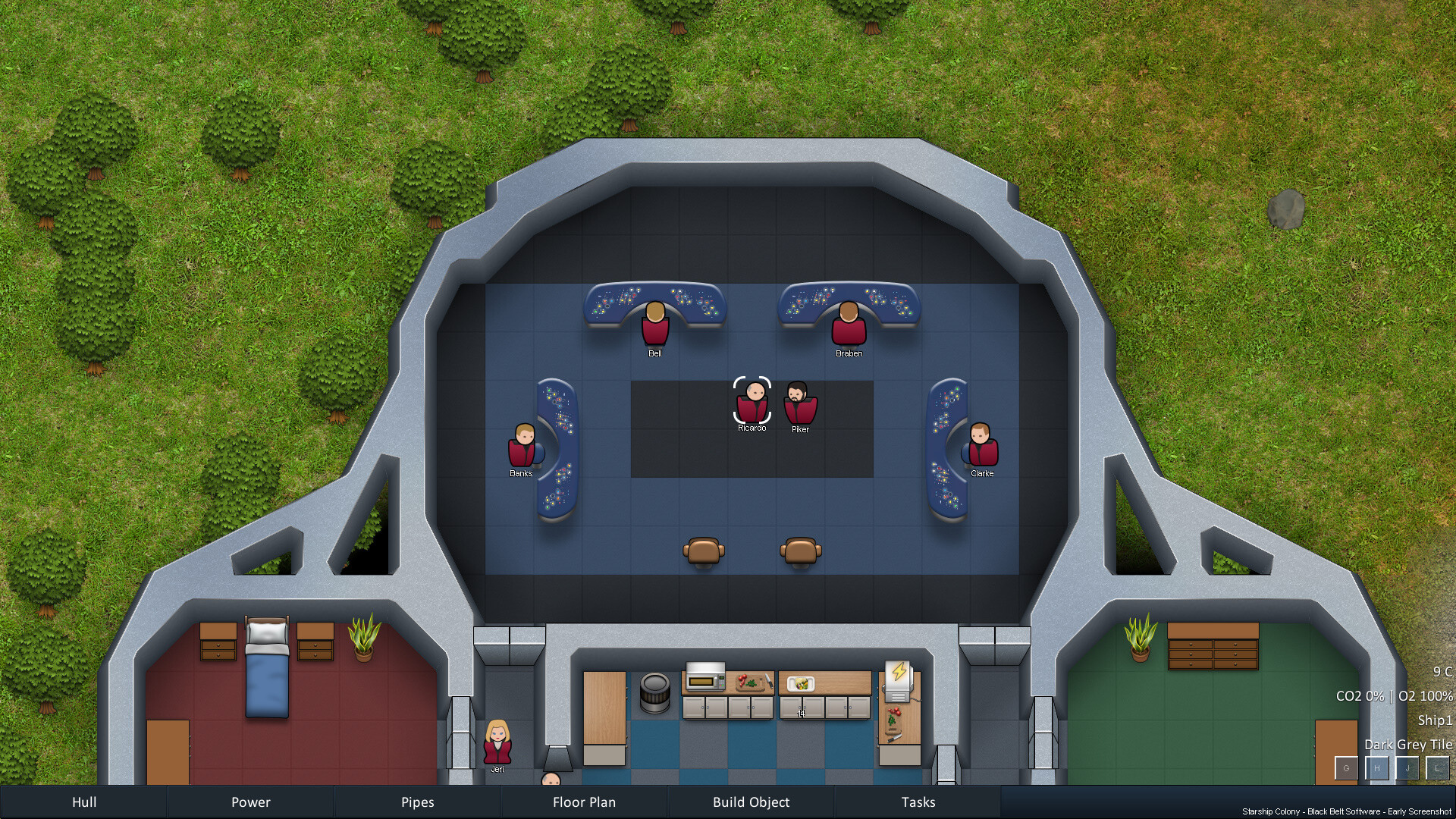This screenshot has height=819, width=1456.
Task: Click a wooden chair on the bridge
Action: [x=704, y=549]
